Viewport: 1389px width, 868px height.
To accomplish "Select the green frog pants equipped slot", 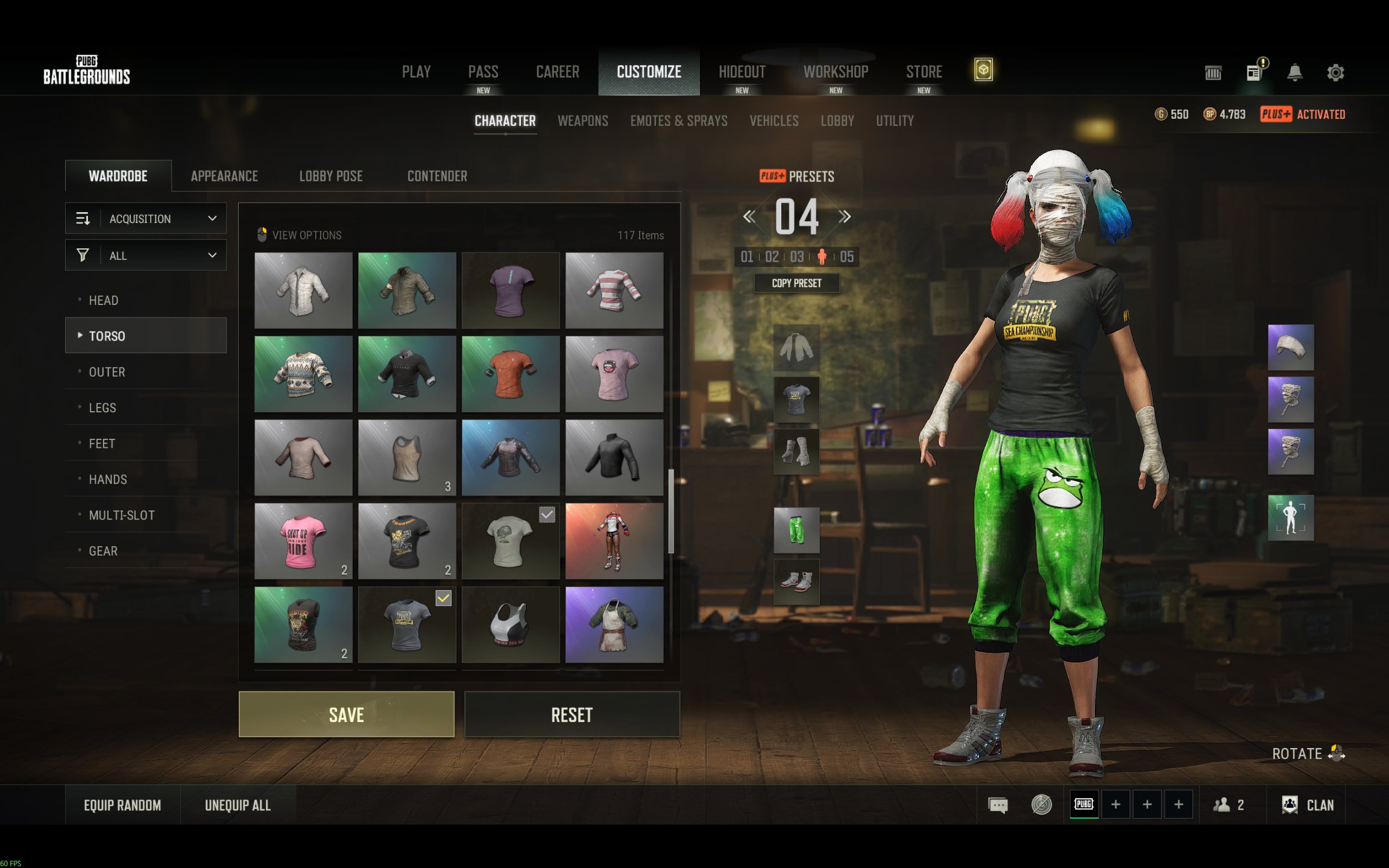I will tap(796, 530).
